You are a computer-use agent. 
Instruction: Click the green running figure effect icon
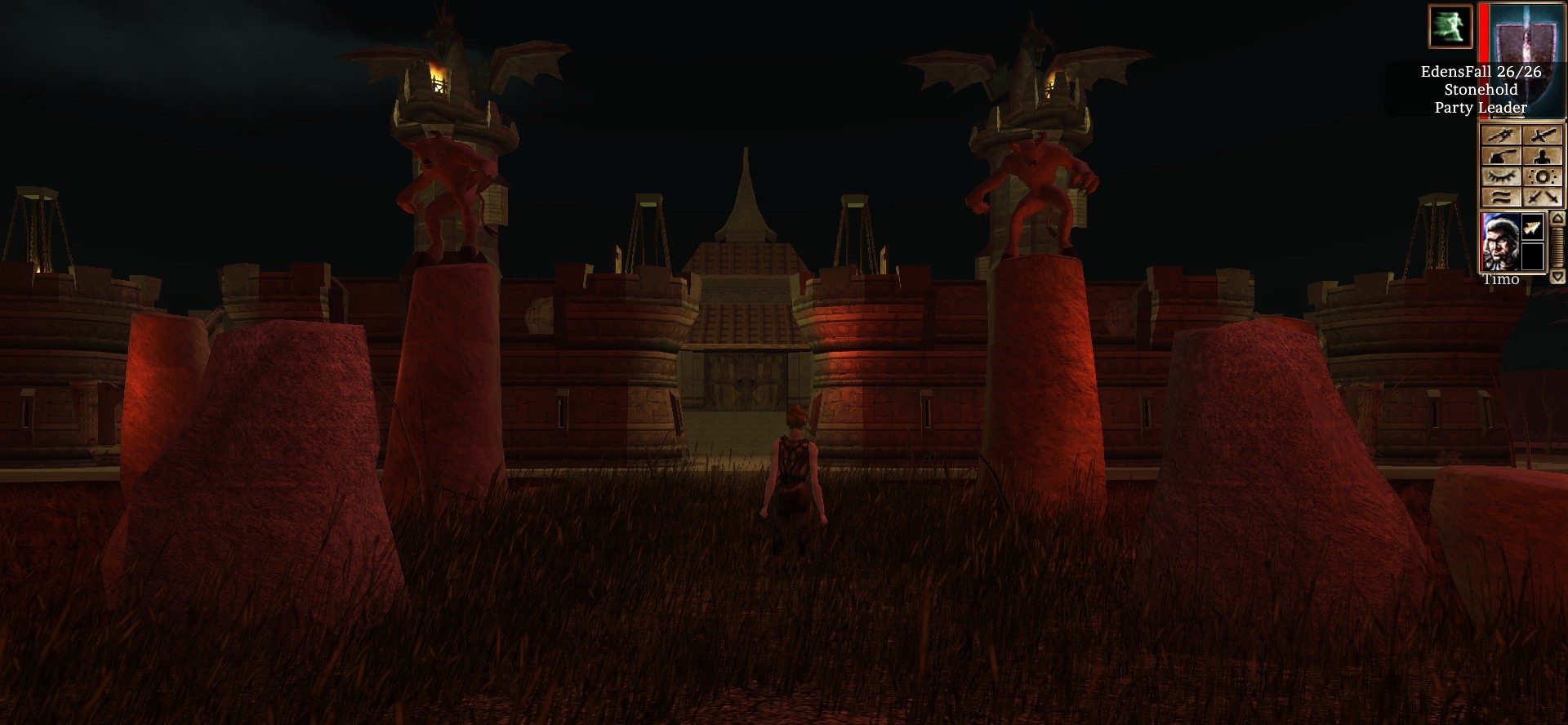pyautogui.click(x=1450, y=25)
